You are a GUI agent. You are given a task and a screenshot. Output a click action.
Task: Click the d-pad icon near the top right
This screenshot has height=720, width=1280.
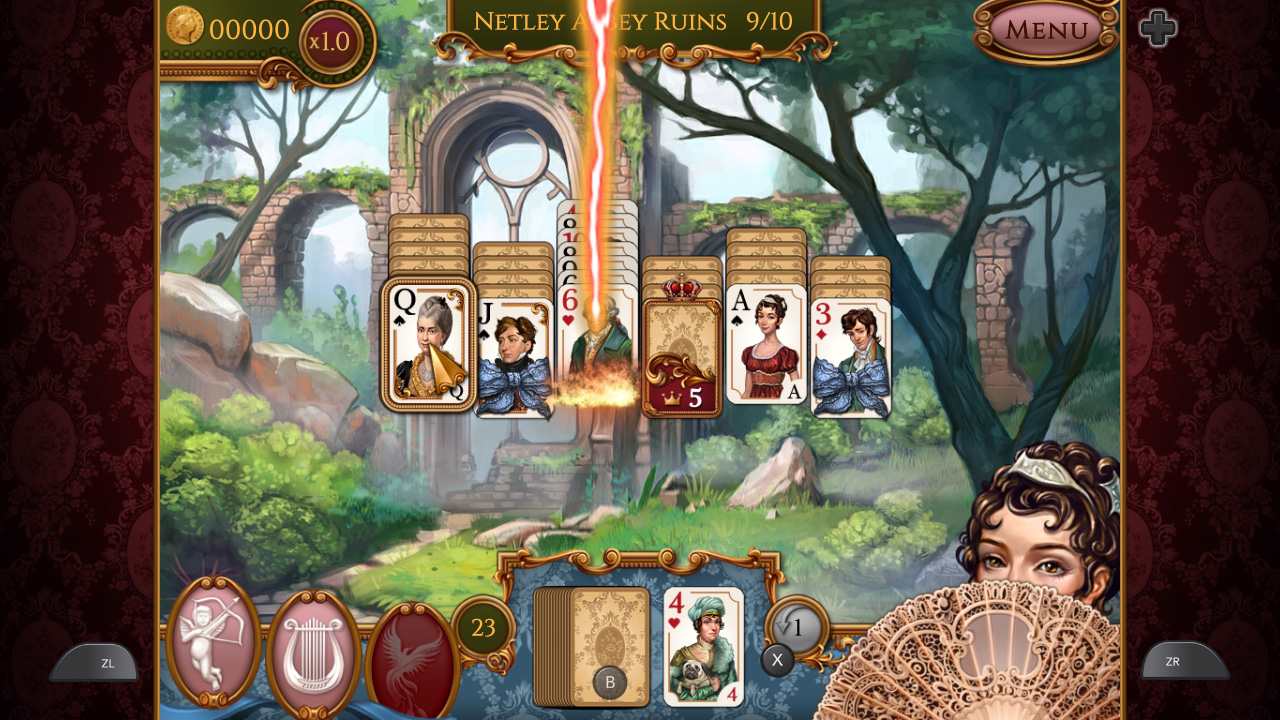[1157, 27]
